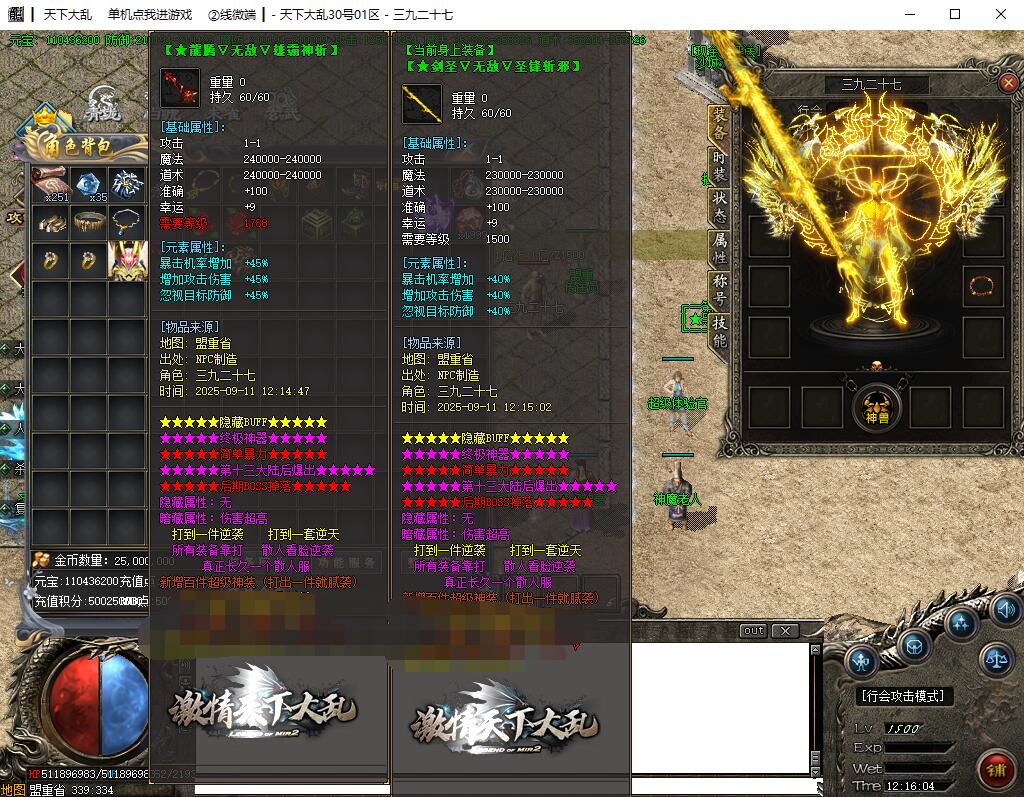
Task: Show the 属性 attributes tab
Action: (719, 248)
